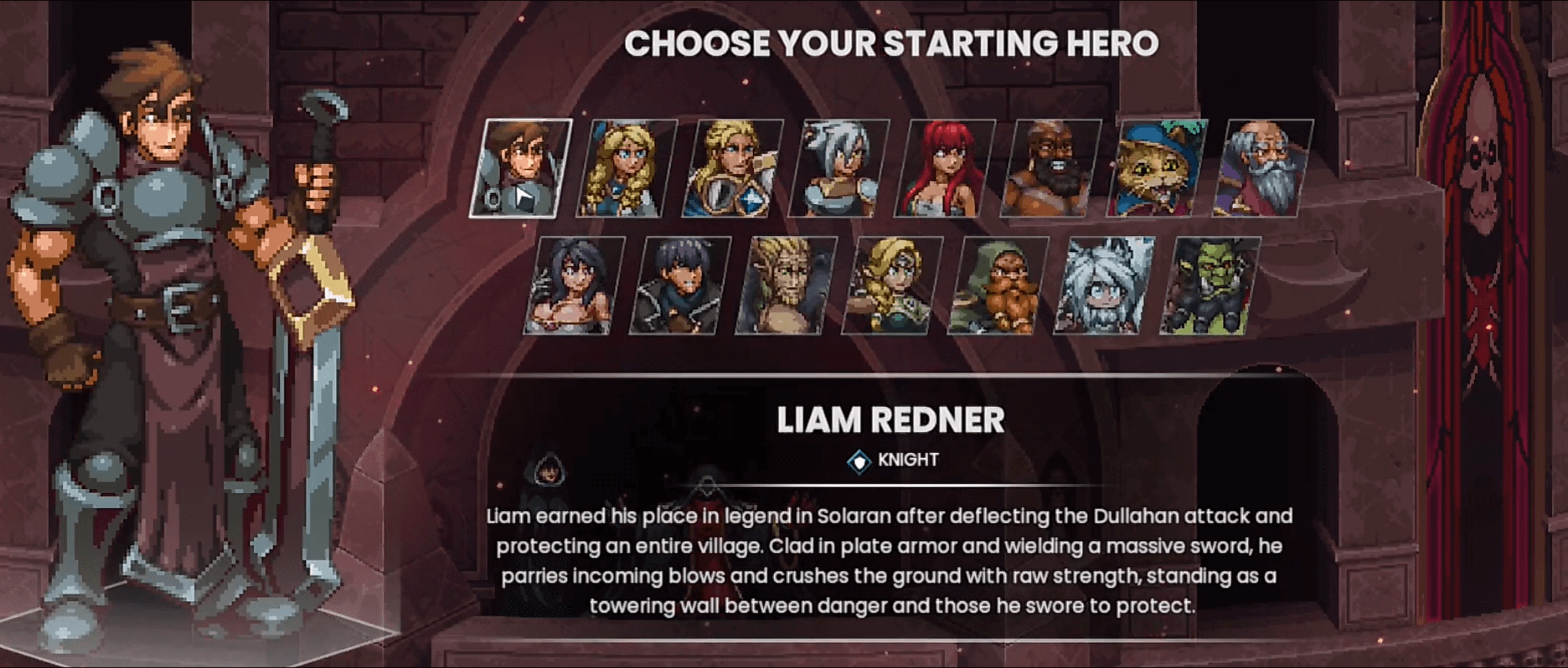Select the cat in blue wizard hat

click(1157, 168)
